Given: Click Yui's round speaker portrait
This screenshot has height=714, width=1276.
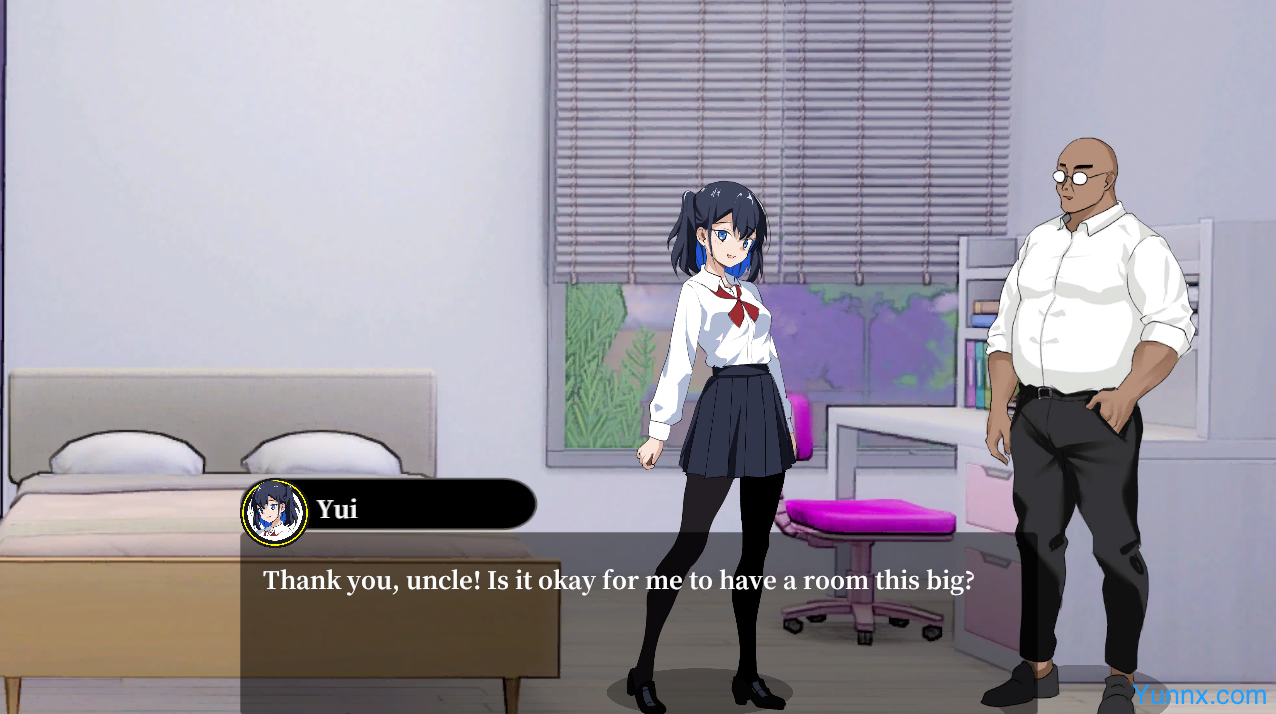Looking at the screenshot, I should 275,512.
